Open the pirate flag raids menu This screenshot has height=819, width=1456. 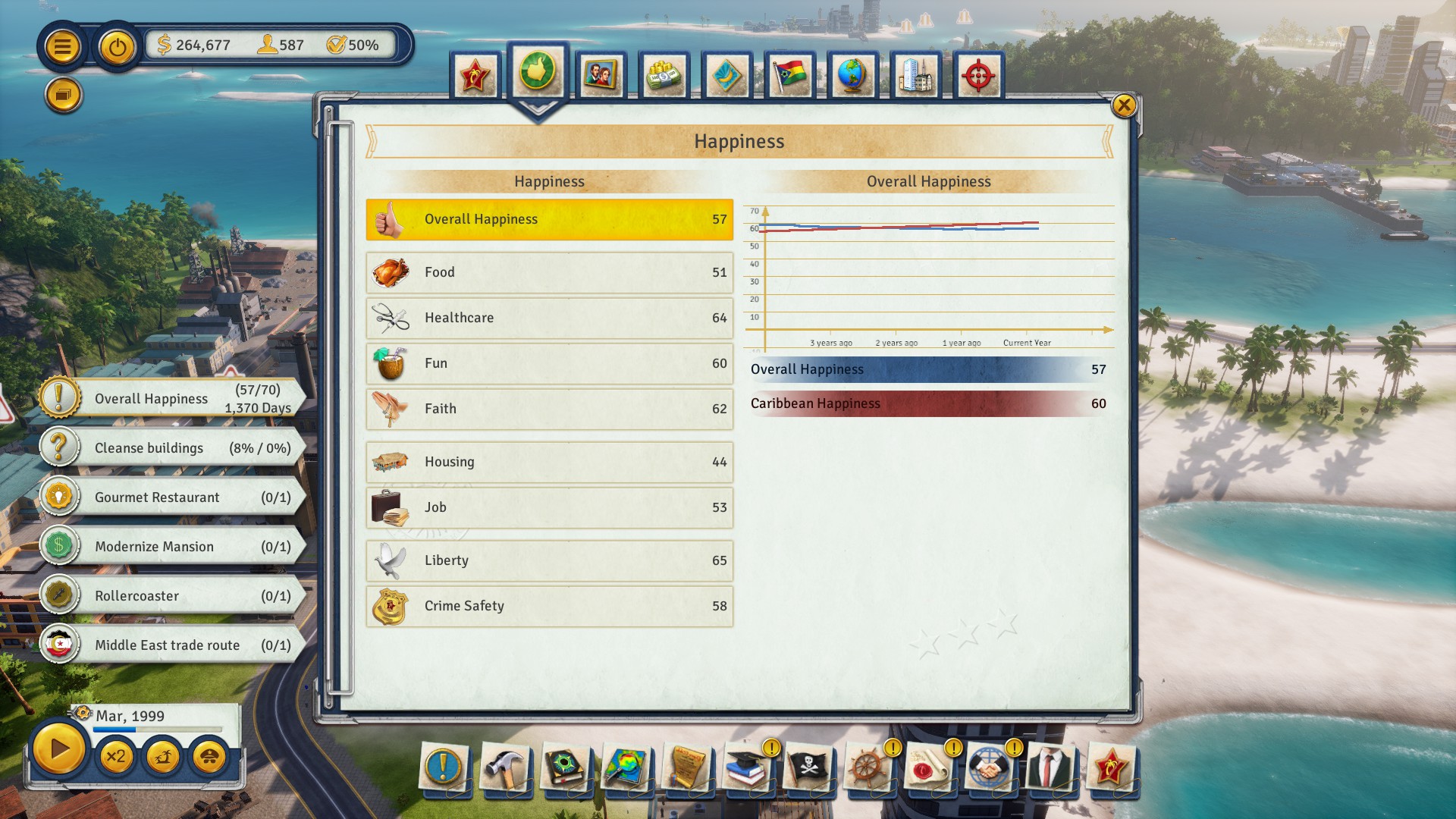coord(808,768)
